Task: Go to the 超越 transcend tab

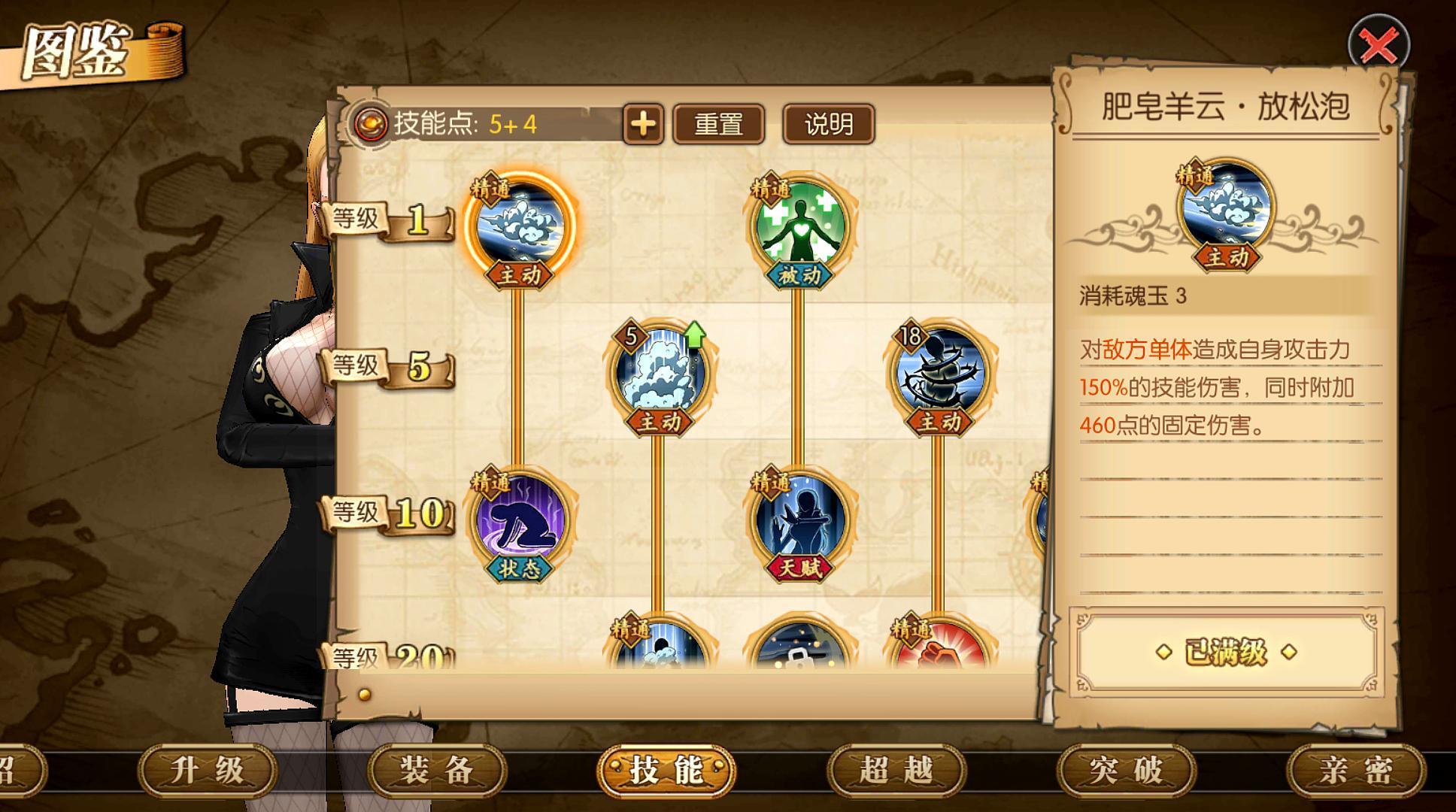Action: pyautogui.click(x=896, y=770)
